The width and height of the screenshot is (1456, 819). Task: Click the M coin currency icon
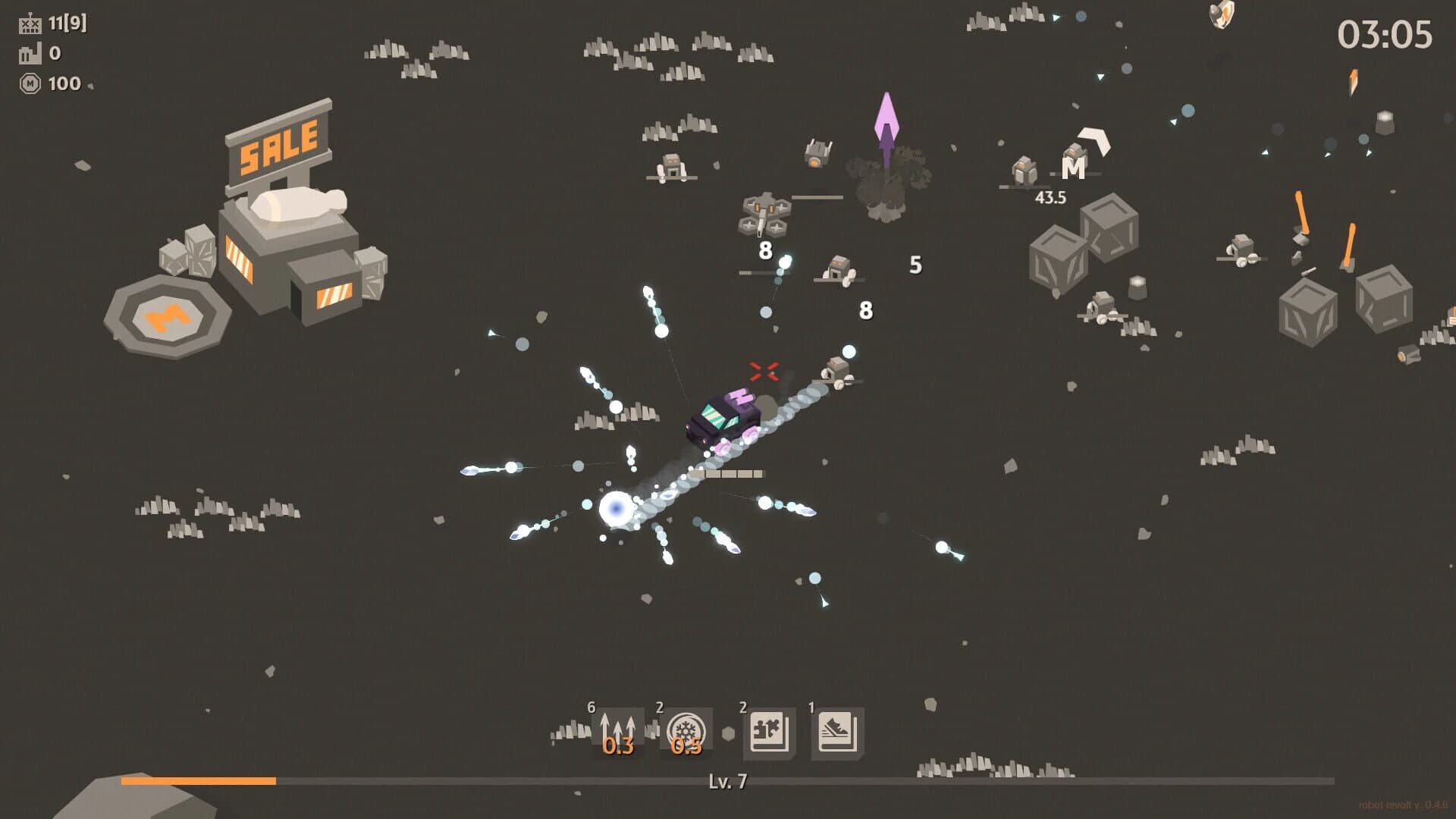click(30, 83)
